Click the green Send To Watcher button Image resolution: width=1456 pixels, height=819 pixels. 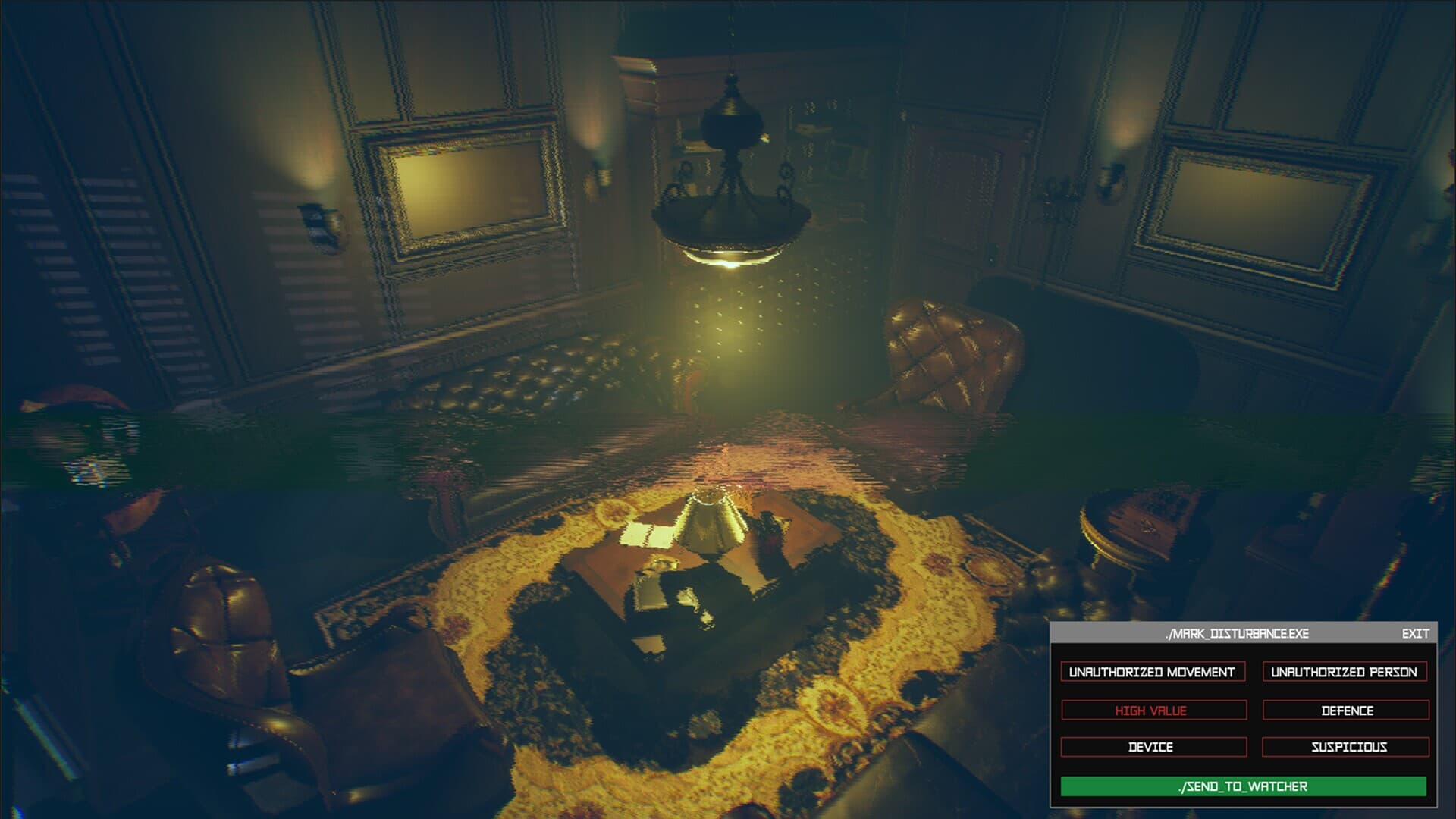click(1243, 786)
